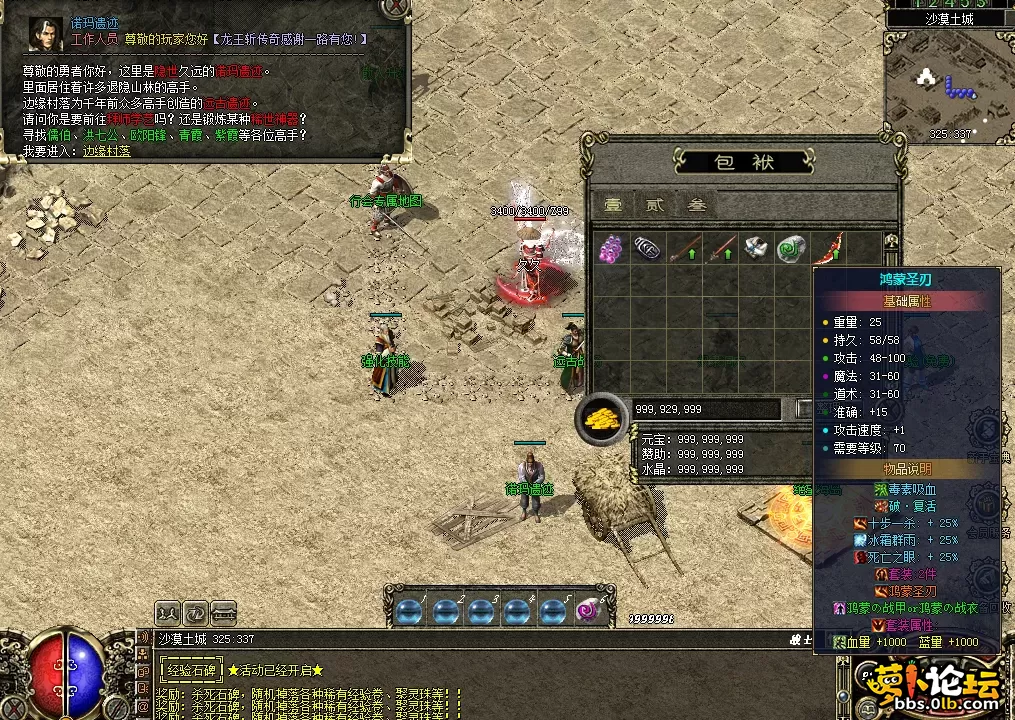Click the circular arrows button above chat
Image resolution: width=1015 pixels, height=720 pixels.
[x=195, y=609]
